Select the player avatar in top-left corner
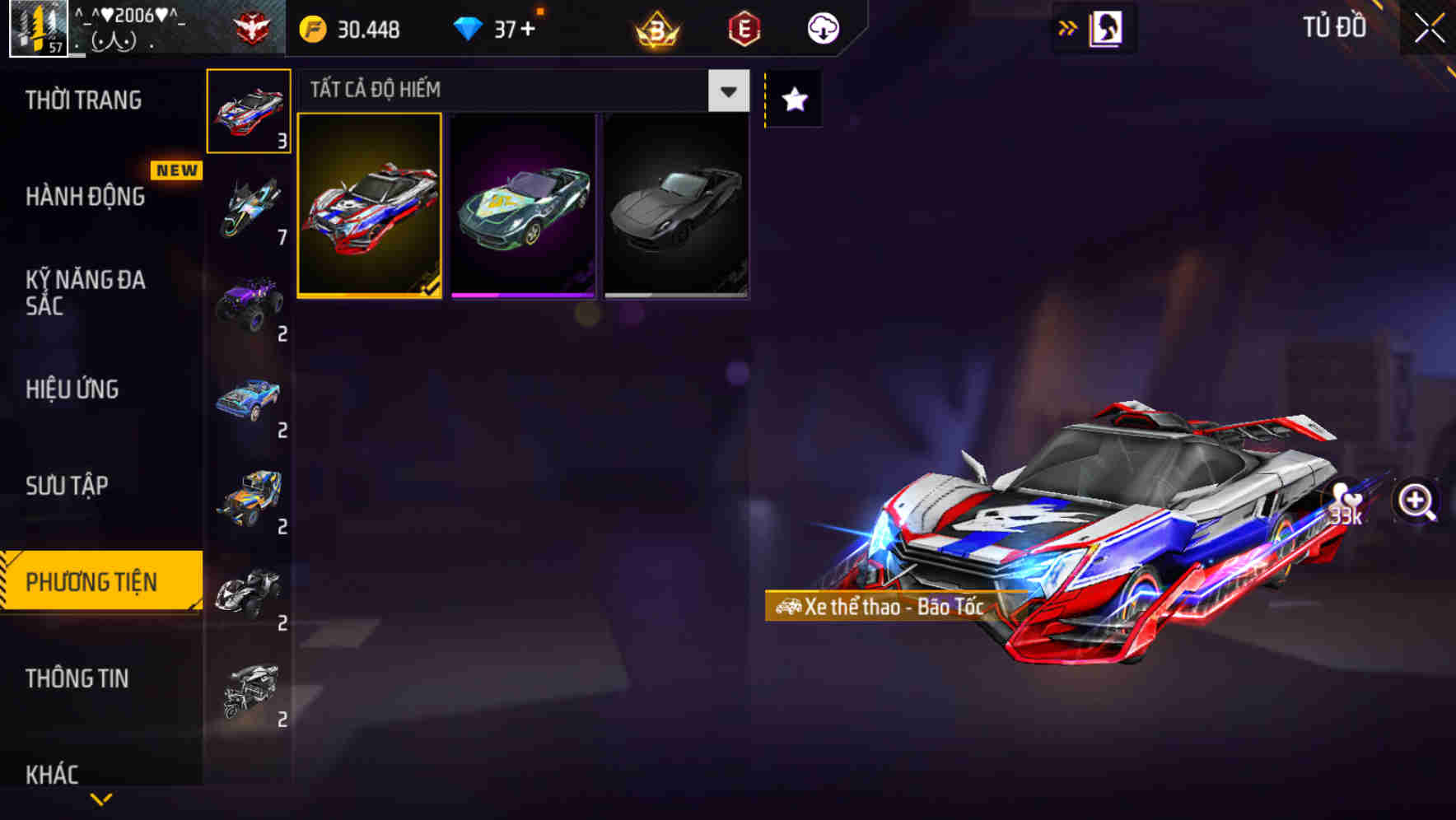 [35, 27]
